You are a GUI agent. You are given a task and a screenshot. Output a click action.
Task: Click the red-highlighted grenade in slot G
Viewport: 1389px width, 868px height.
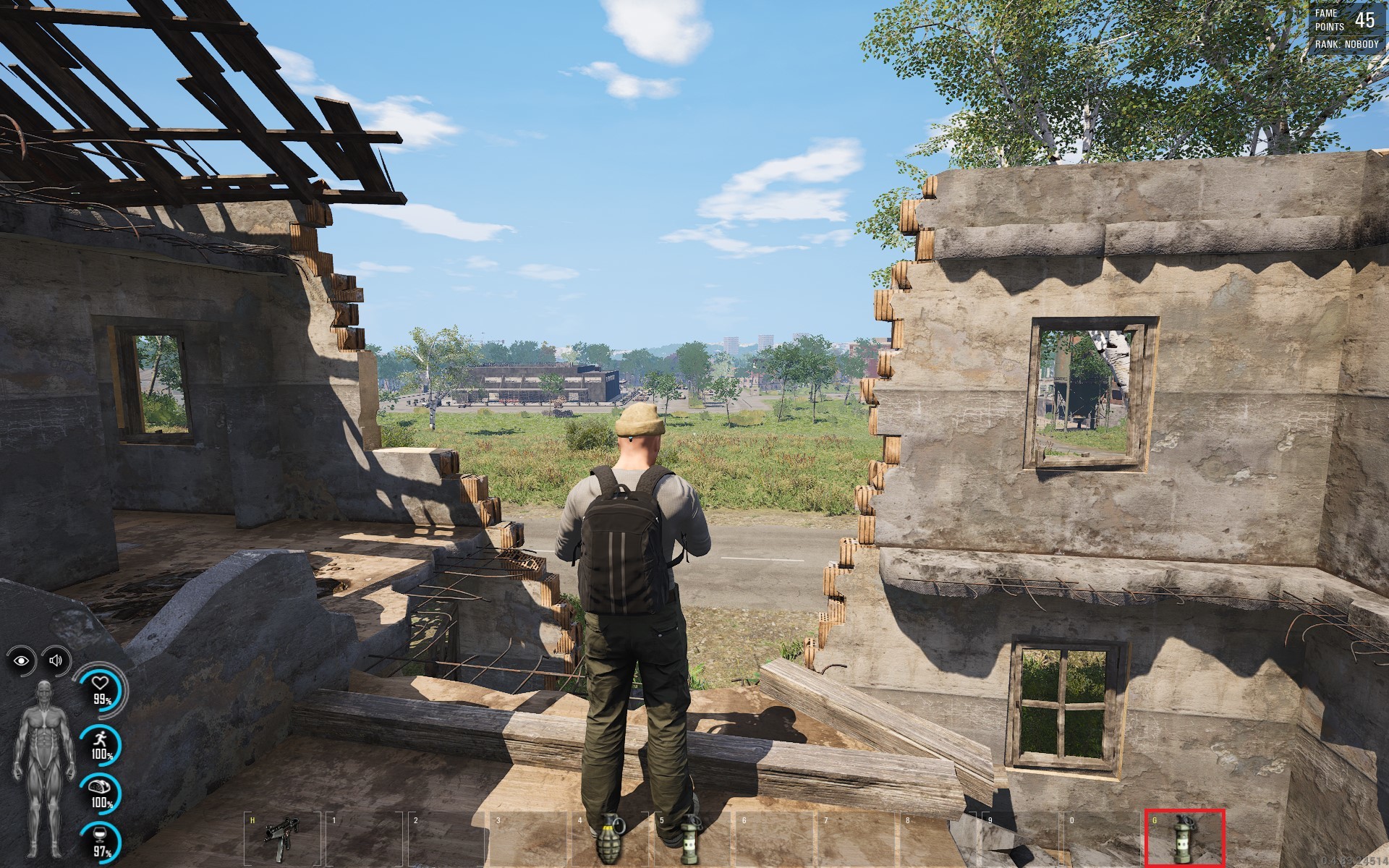point(1184,839)
